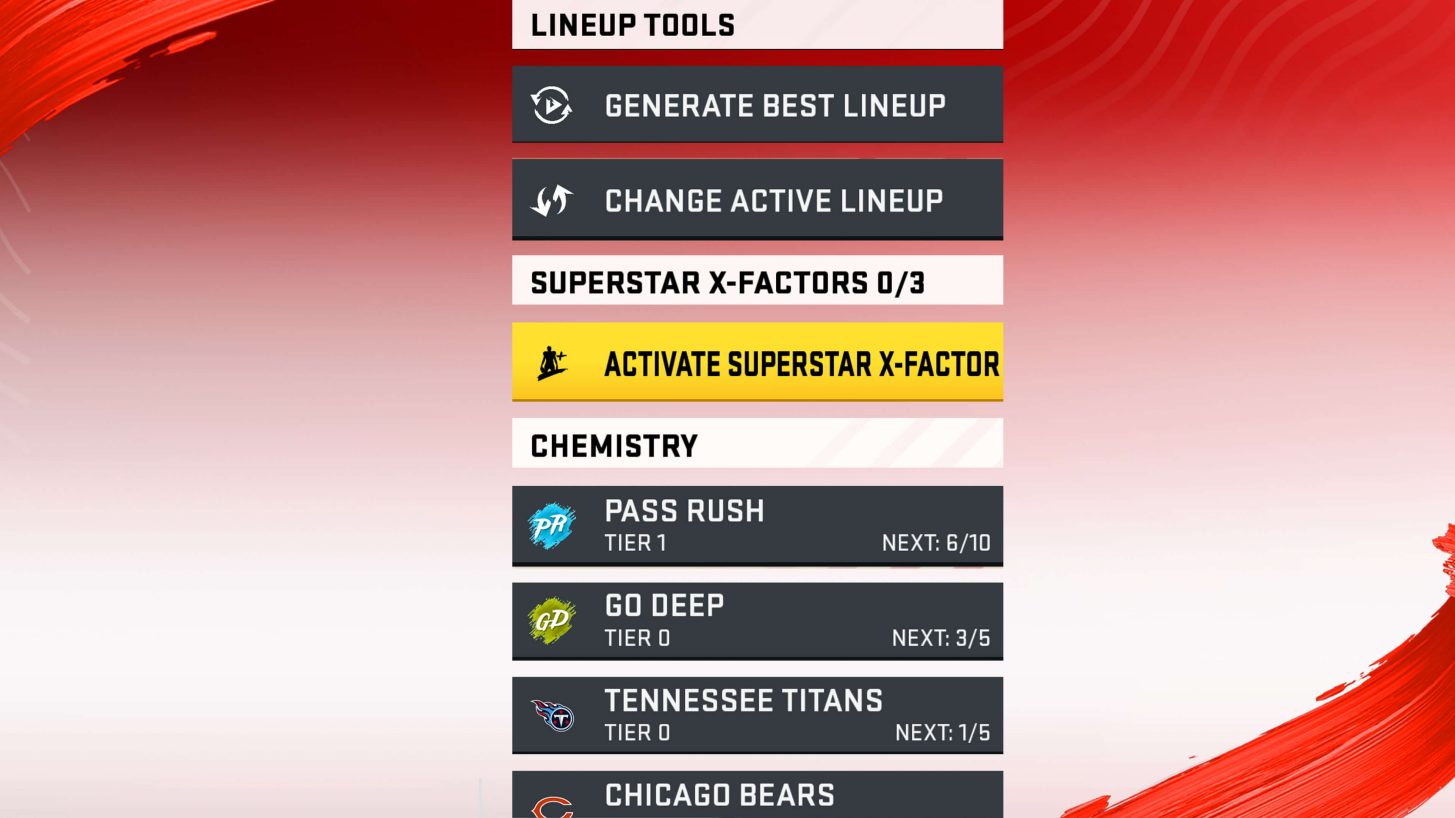
Task: Open Change Active Lineup
Action: 757,200
